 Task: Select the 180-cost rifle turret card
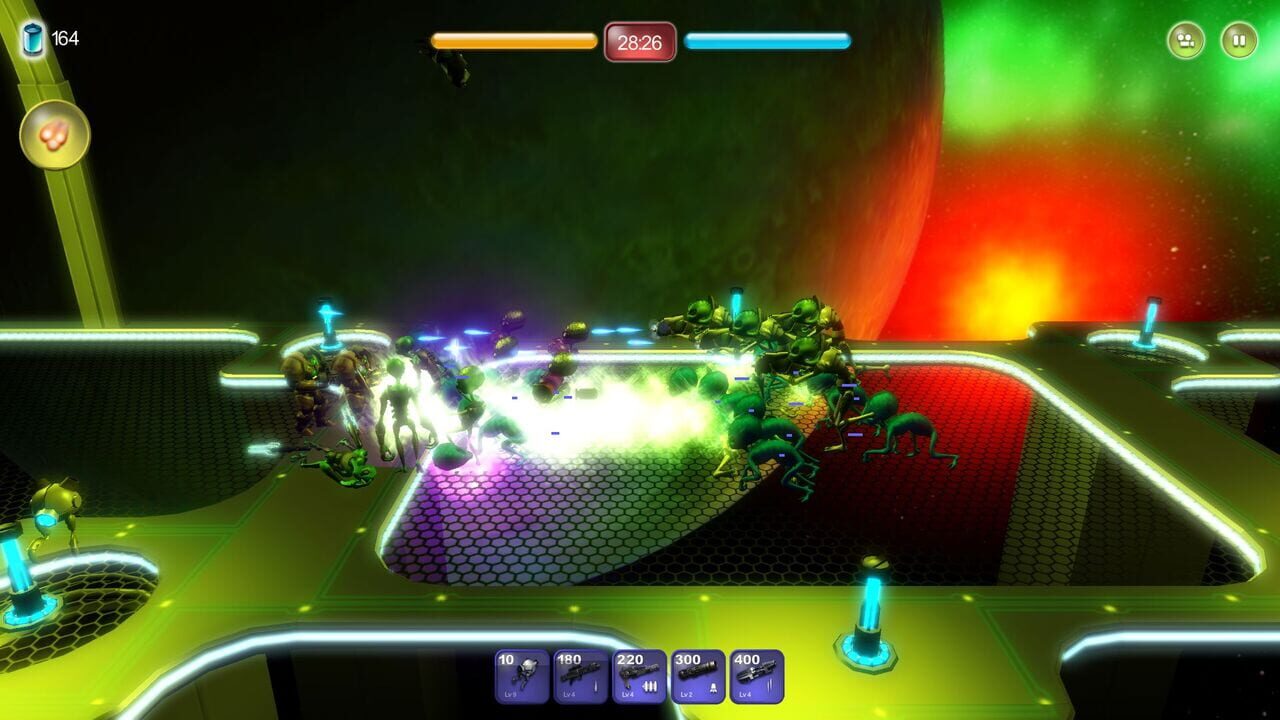[582, 675]
